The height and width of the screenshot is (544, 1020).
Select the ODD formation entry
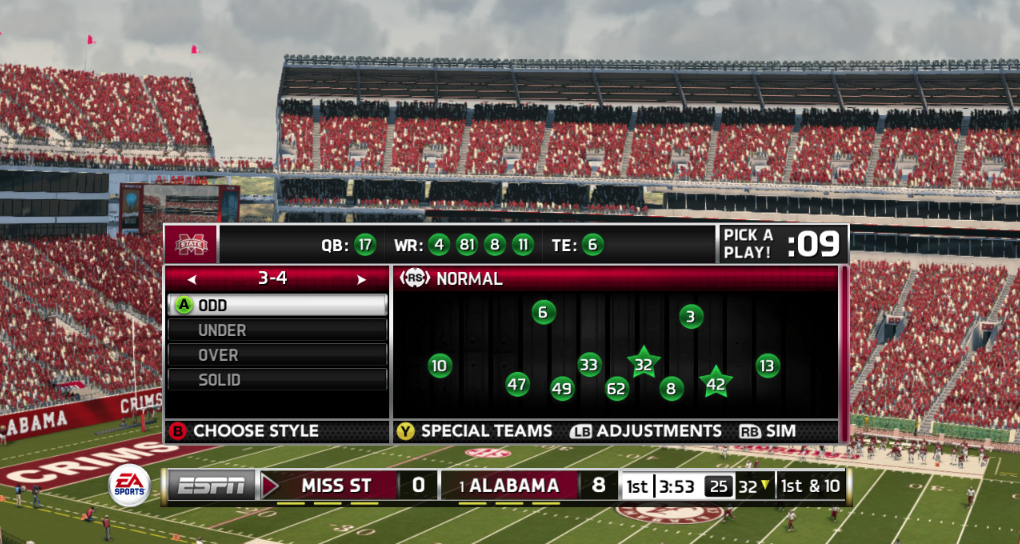click(x=277, y=305)
